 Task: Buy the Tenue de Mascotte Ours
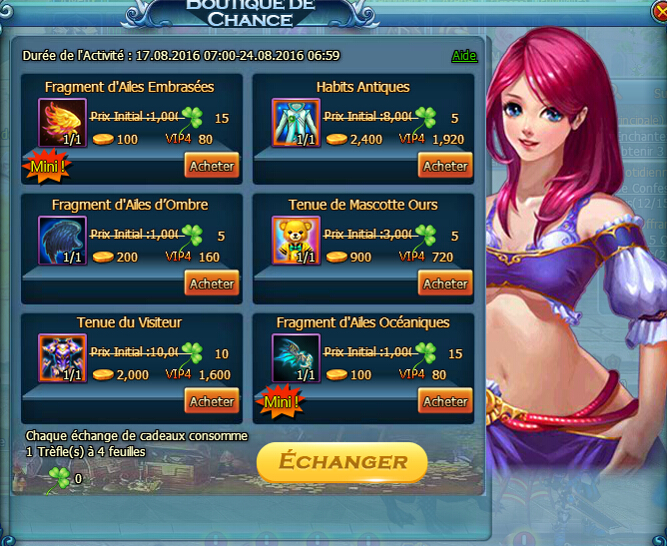(x=445, y=284)
